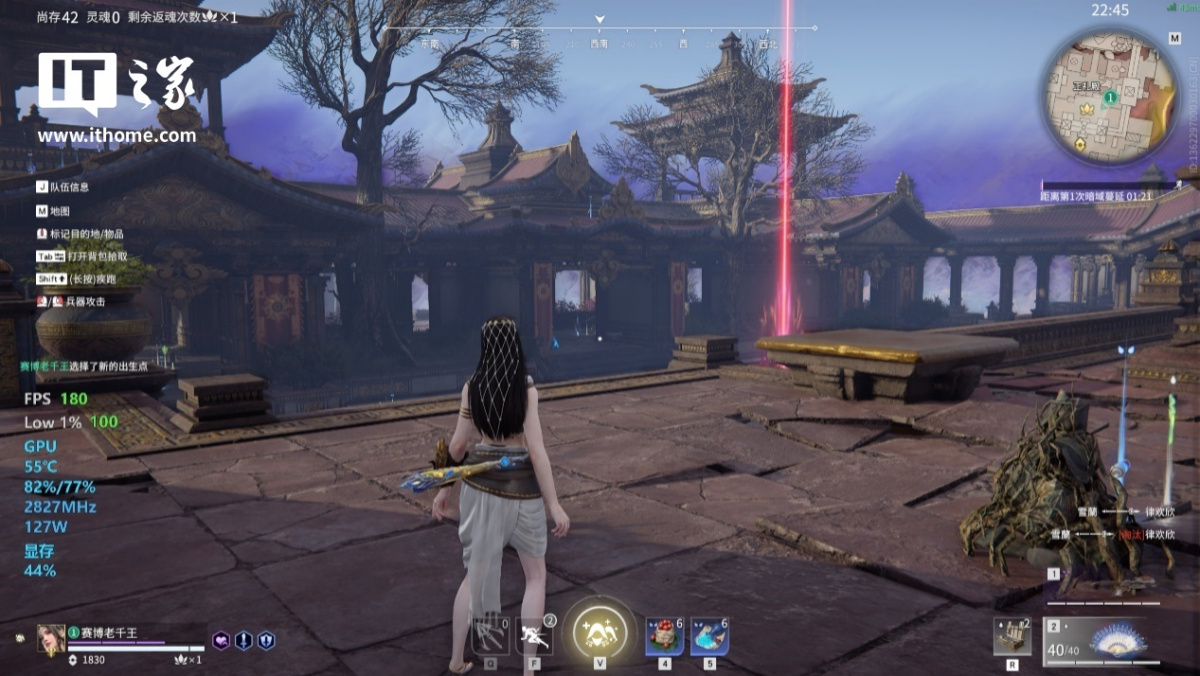Click the compass direction bar
This screenshot has height=676, width=1200.
(x=600, y=44)
